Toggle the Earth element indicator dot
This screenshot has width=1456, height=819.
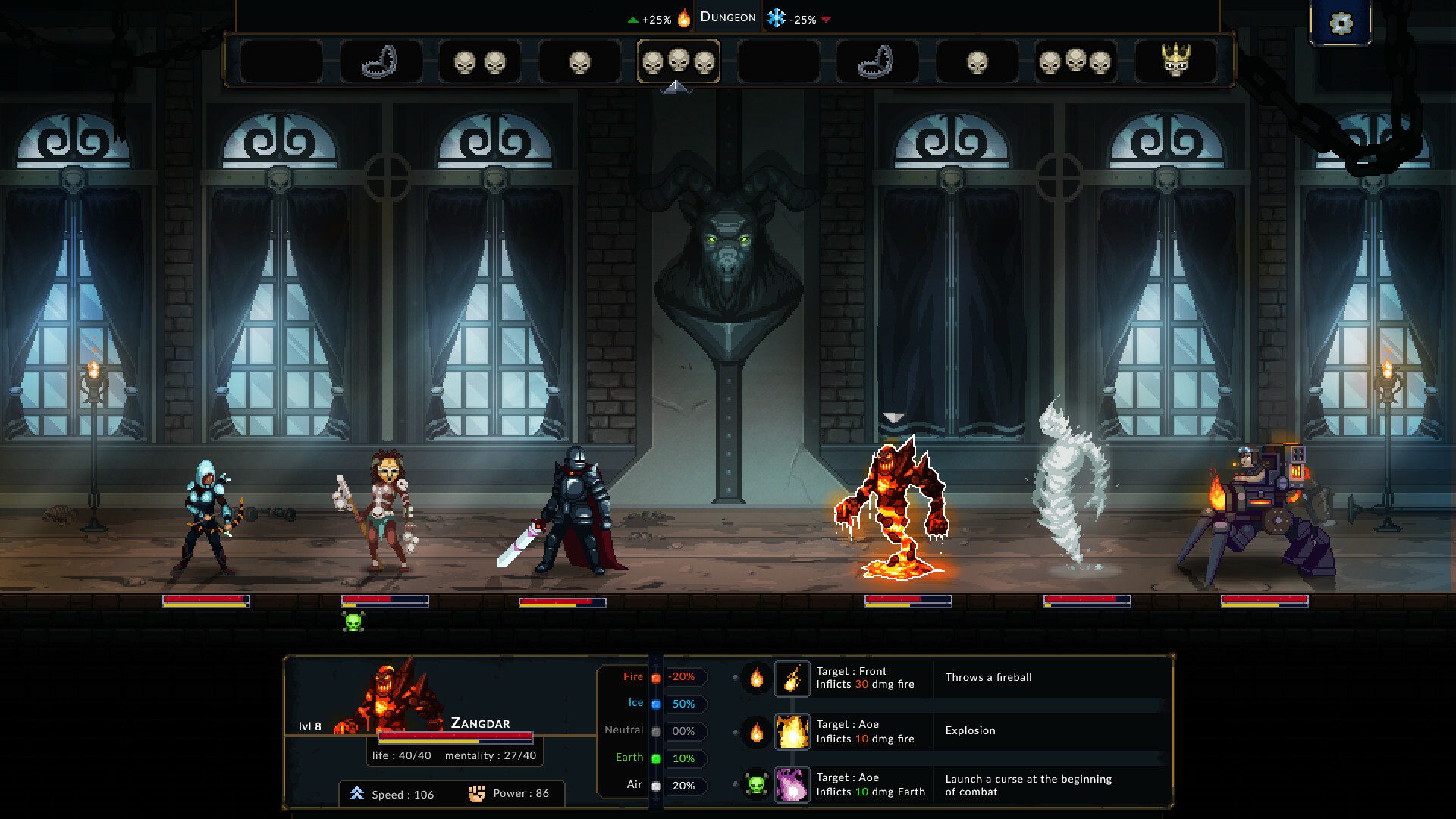655,757
